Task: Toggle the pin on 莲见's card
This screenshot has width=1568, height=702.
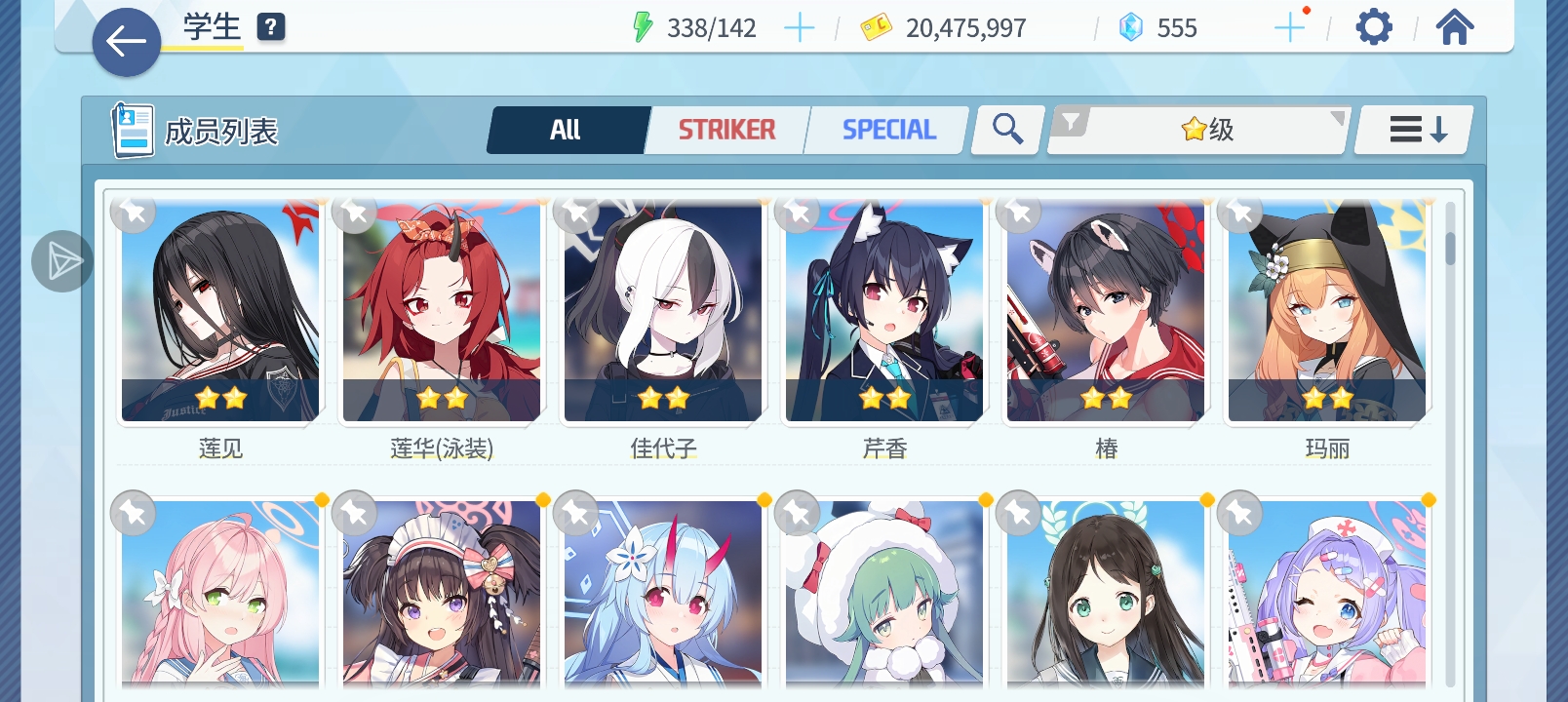Action: (134, 212)
